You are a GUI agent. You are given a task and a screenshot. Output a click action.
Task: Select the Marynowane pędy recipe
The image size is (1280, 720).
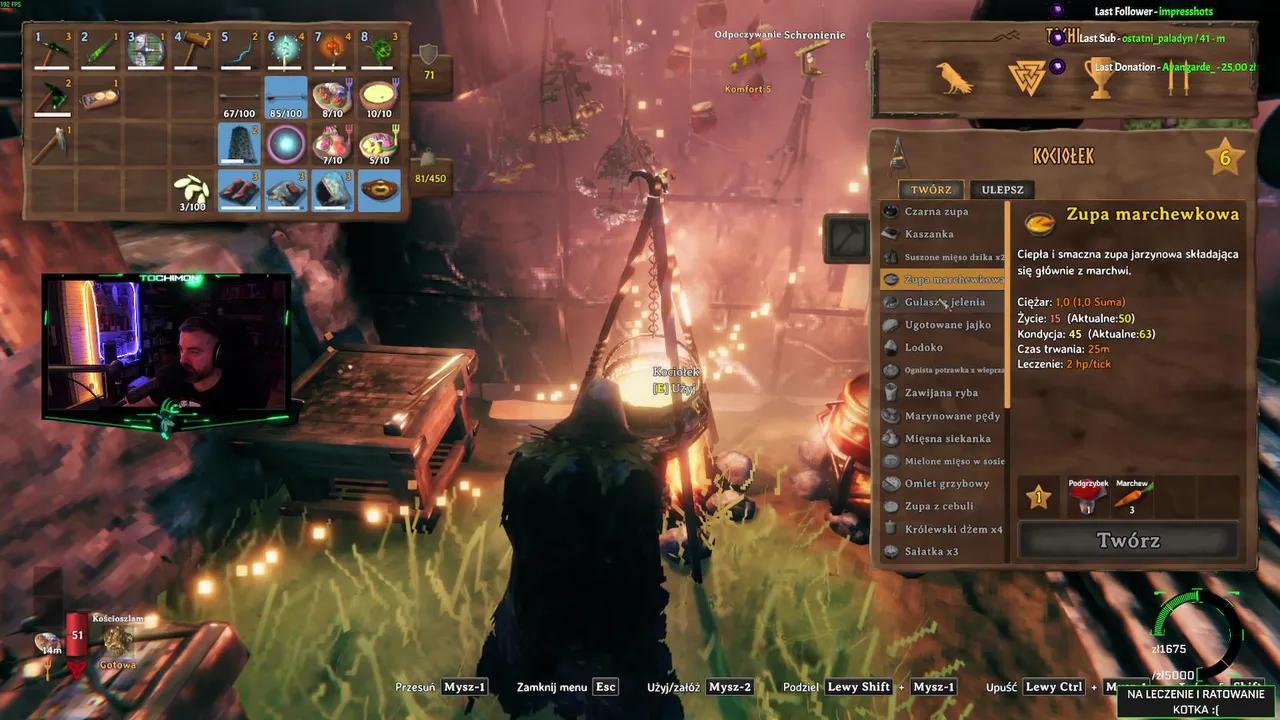(x=952, y=416)
